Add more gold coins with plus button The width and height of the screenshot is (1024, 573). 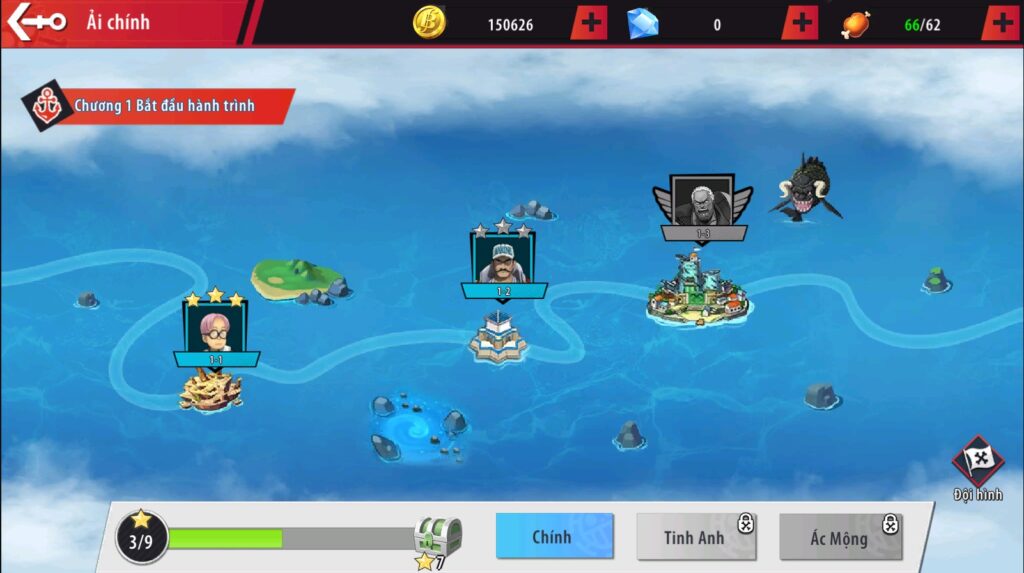tap(590, 23)
